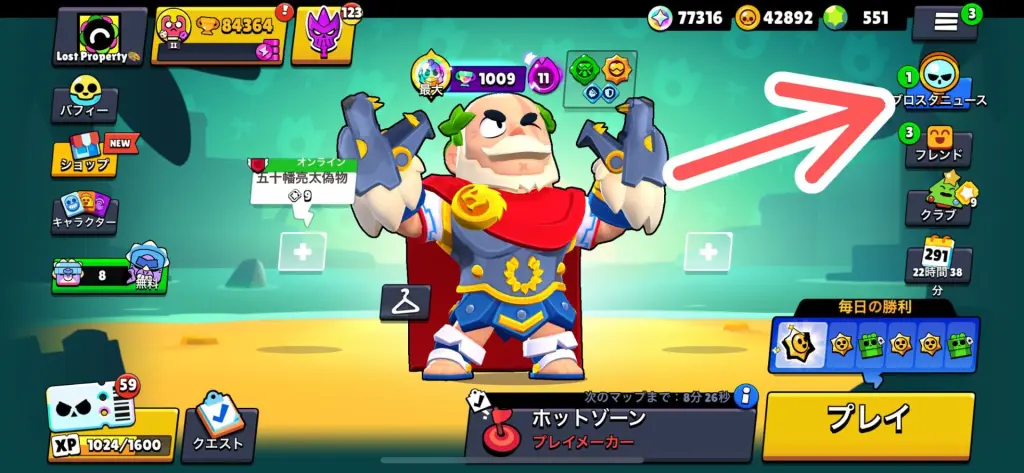This screenshot has width=1024, height=473.
Task: Open ブロスタニュース news
Action: click(x=938, y=84)
